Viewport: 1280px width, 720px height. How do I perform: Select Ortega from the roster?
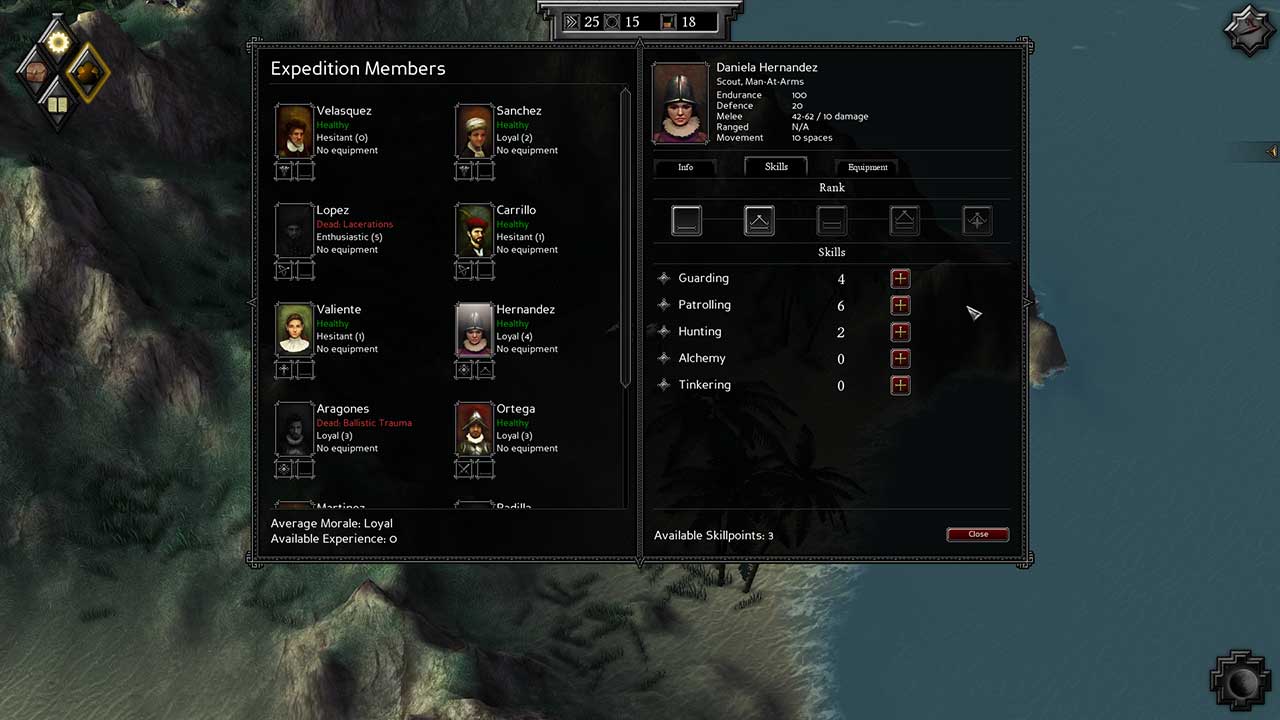pyautogui.click(x=474, y=428)
